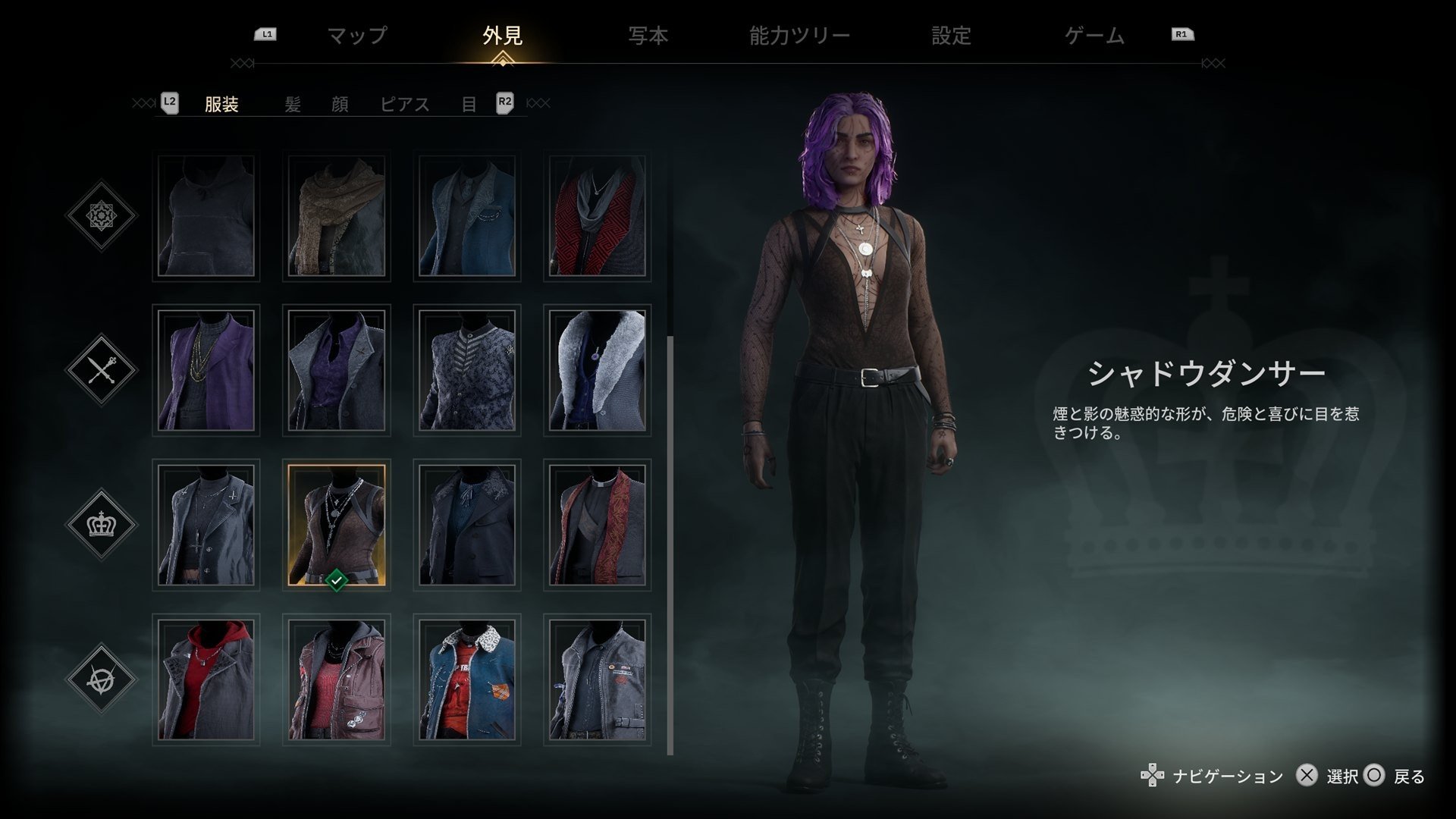Select the purple vest with gold chains
The height and width of the screenshot is (819, 1456).
click(206, 371)
